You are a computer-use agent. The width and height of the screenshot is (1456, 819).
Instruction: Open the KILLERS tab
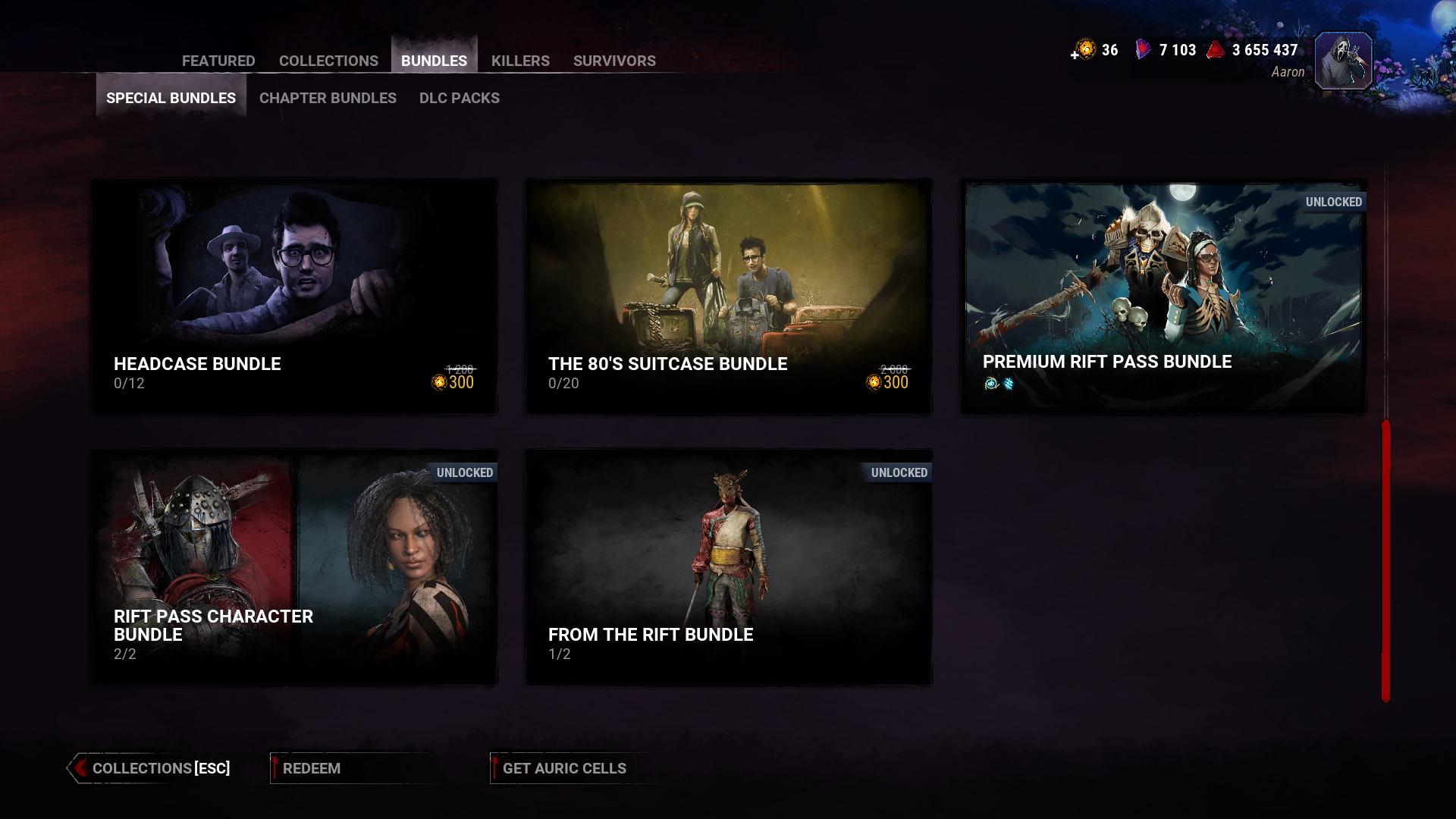click(520, 61)
